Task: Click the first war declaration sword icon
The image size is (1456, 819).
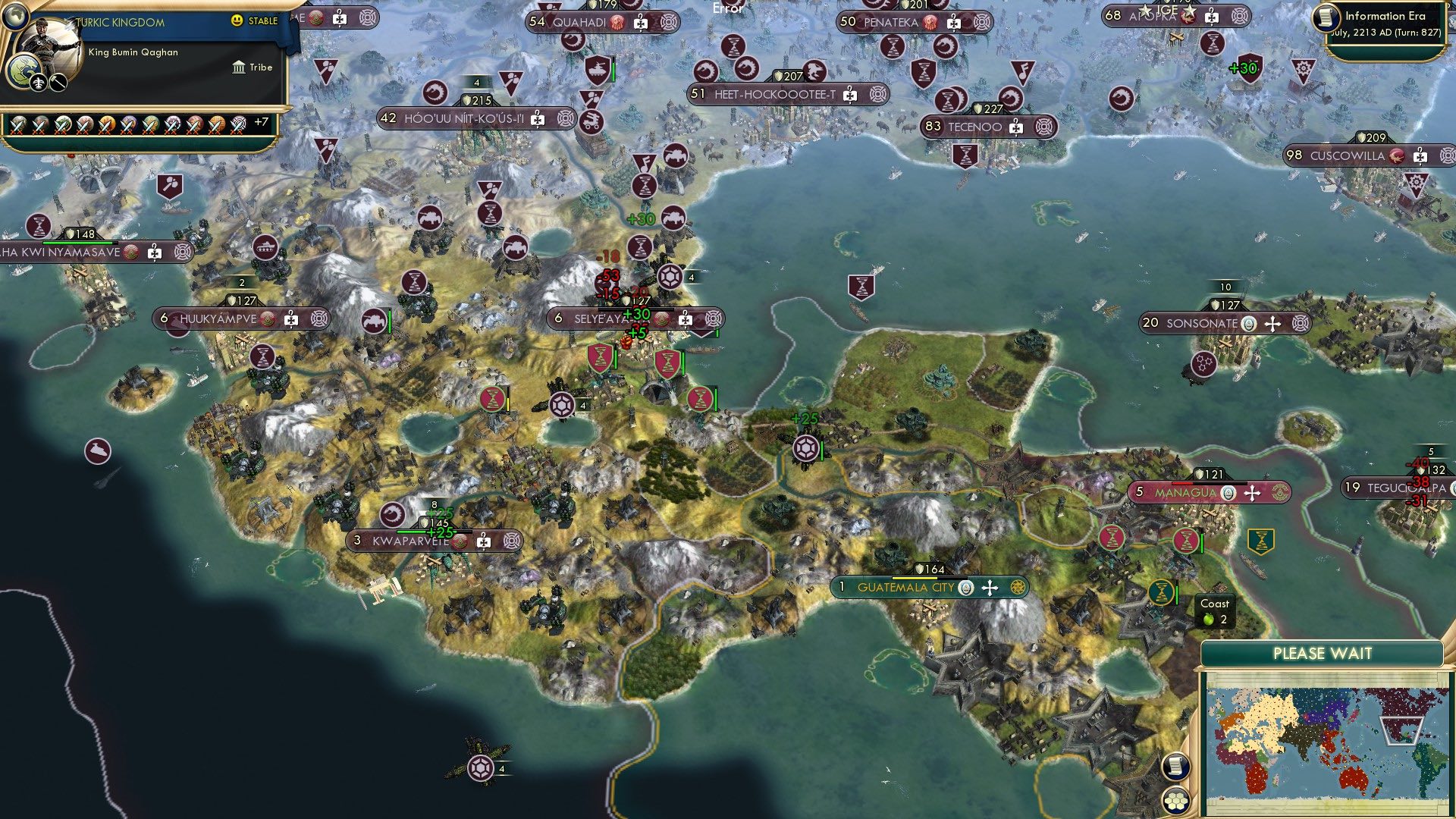Action: 17,127
